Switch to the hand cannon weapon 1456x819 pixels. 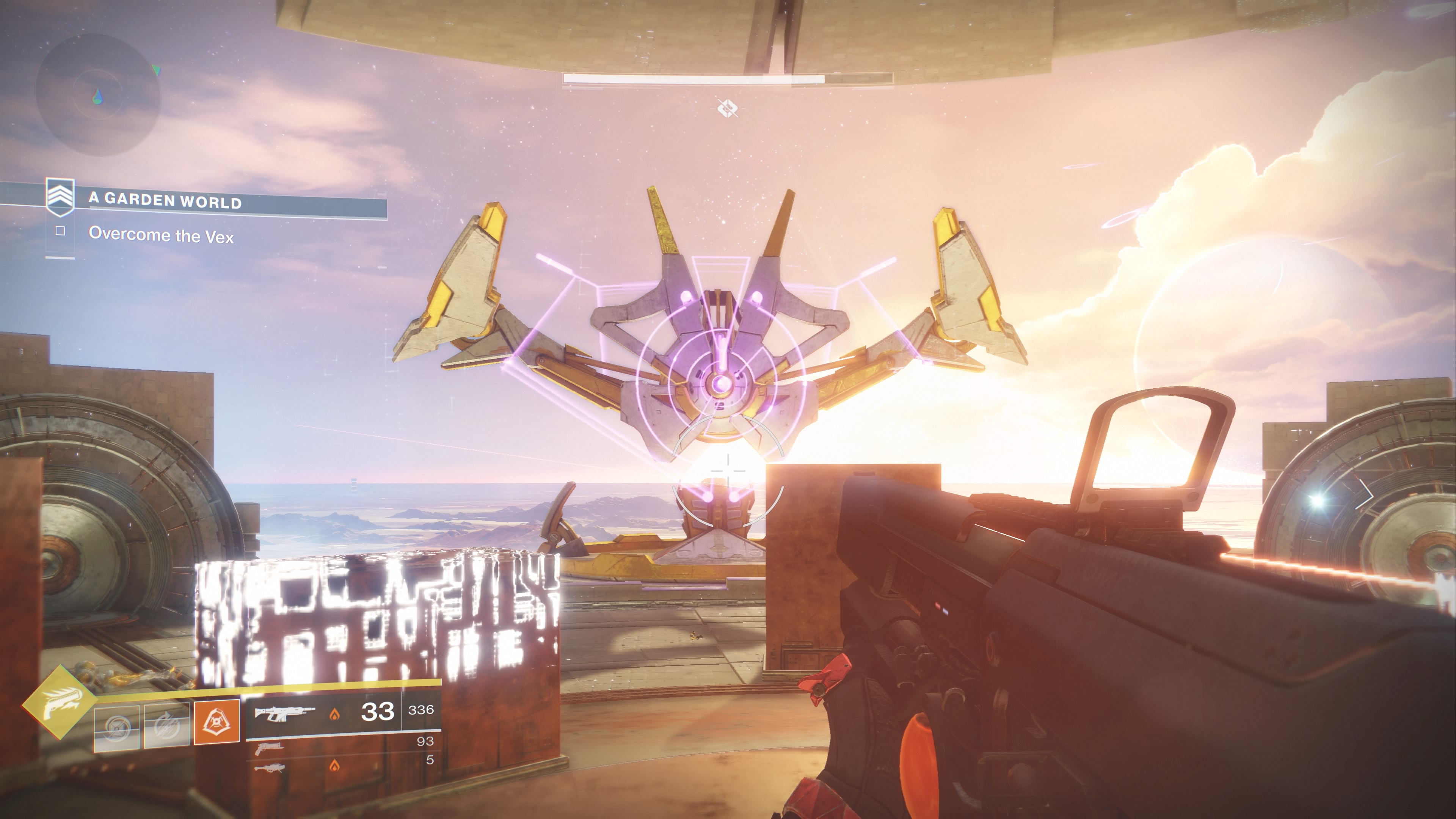269,748
